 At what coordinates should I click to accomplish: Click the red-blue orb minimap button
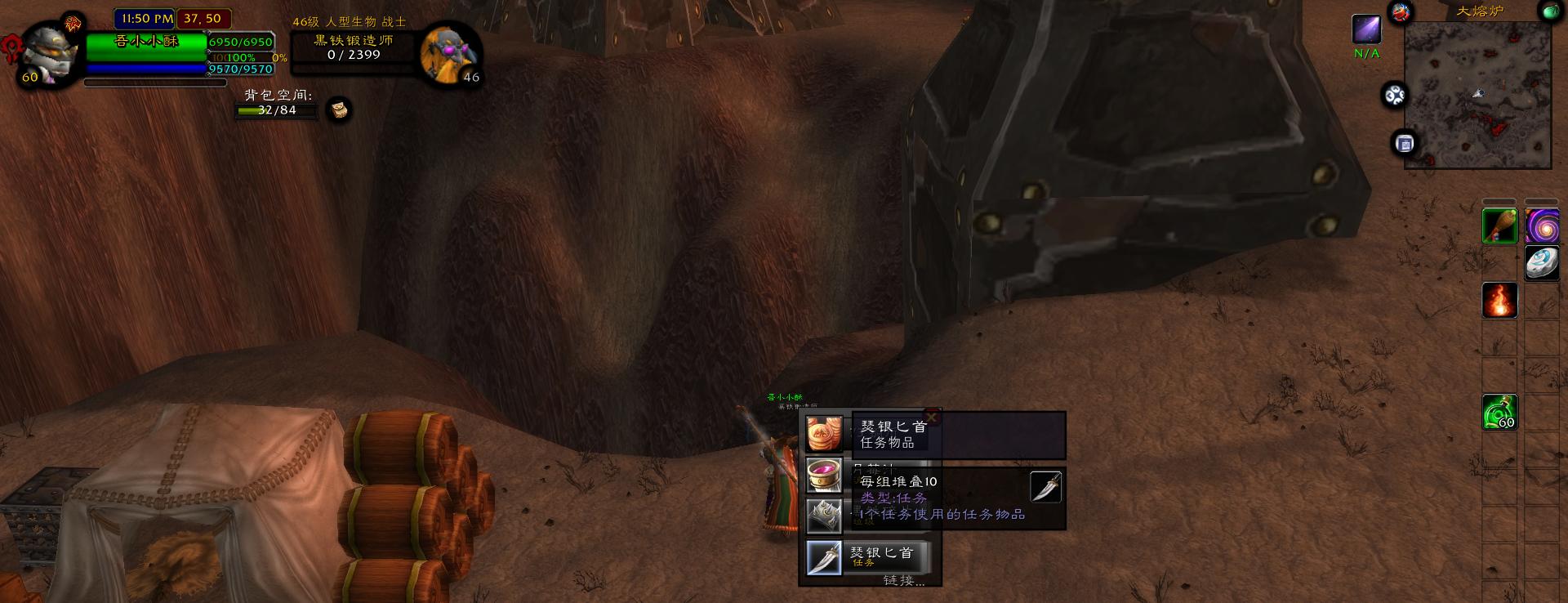1401,12
